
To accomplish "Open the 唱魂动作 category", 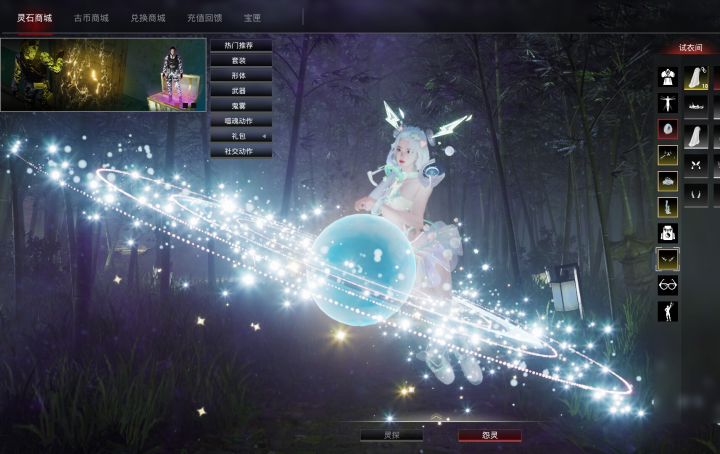I will [240, 121].
